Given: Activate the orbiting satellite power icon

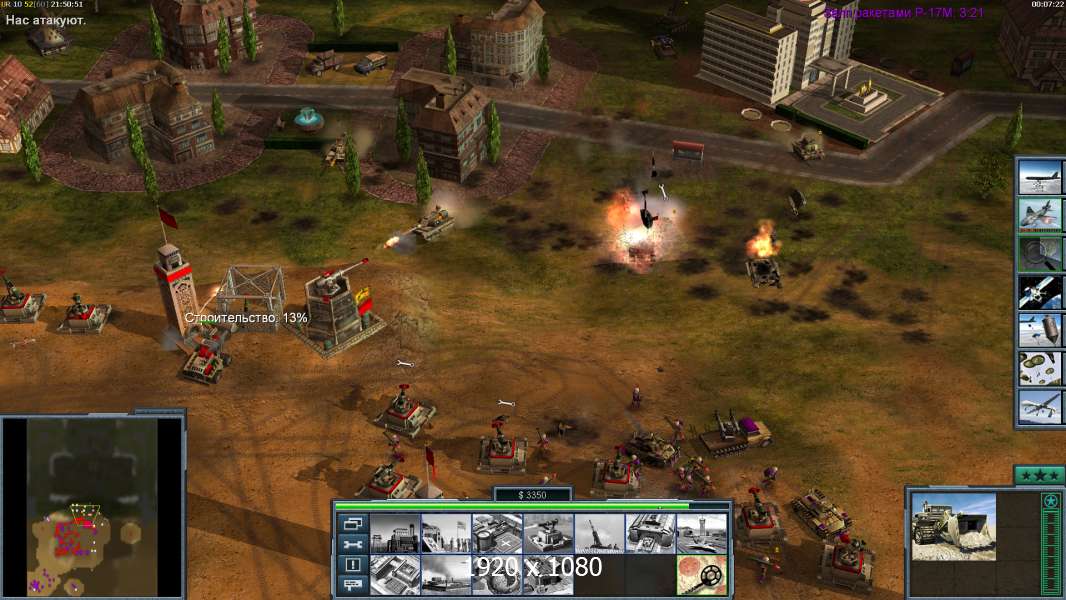Looking at the screenshot, I should (x=1040, y=291).
